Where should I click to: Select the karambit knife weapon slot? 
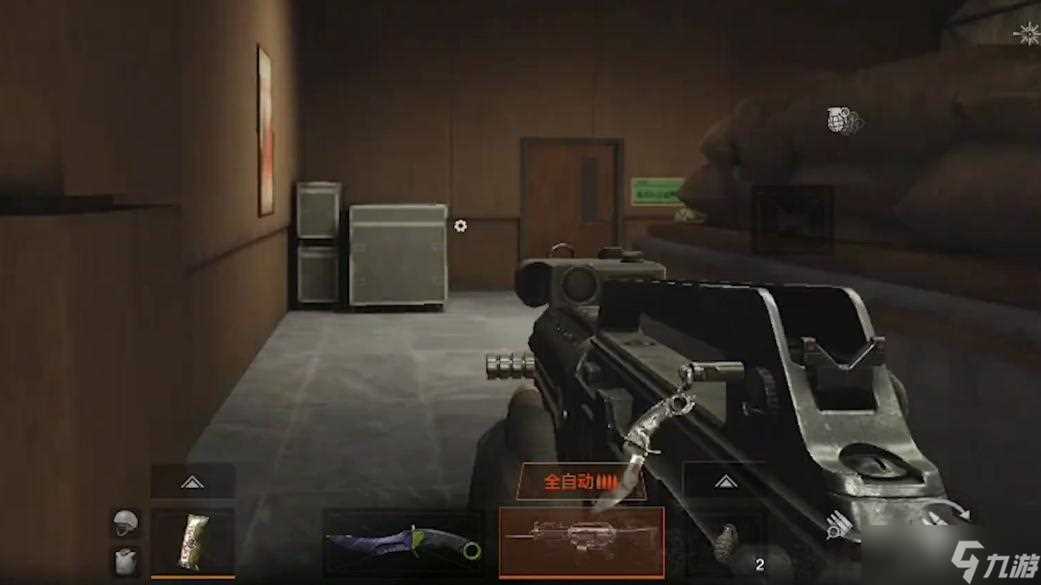pyautogui.click(x=404, y=543)
